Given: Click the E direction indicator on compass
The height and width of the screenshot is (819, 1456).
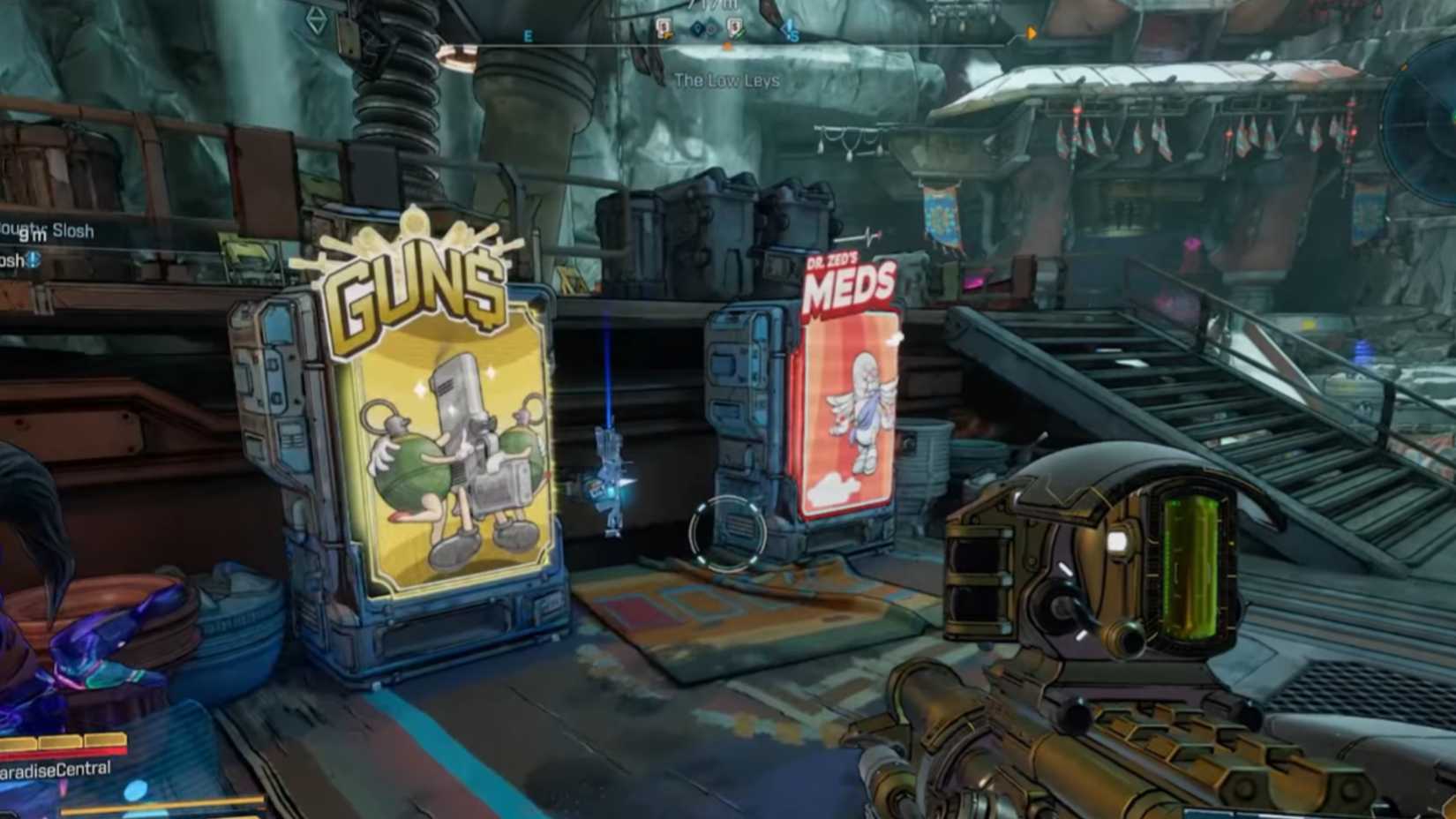Looking at the screenshot, I should (528, 35).
